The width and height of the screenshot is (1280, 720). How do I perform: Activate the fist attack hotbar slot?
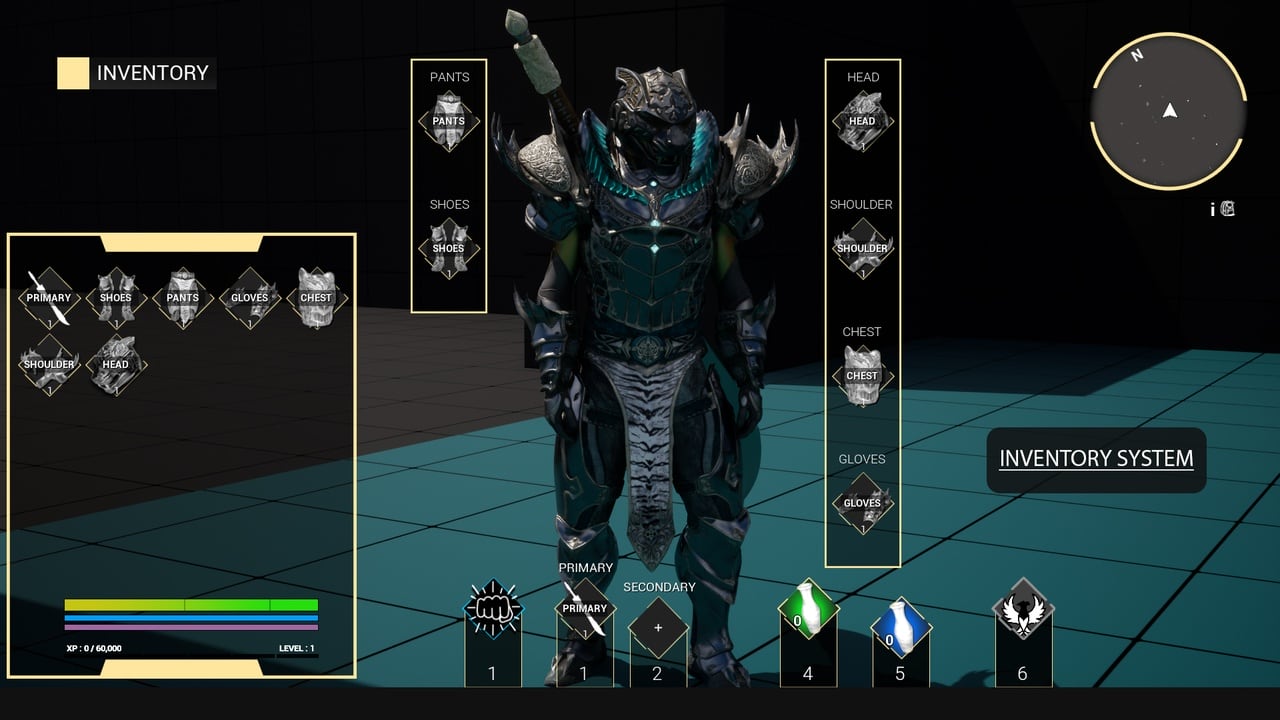[x=492, y=608]
